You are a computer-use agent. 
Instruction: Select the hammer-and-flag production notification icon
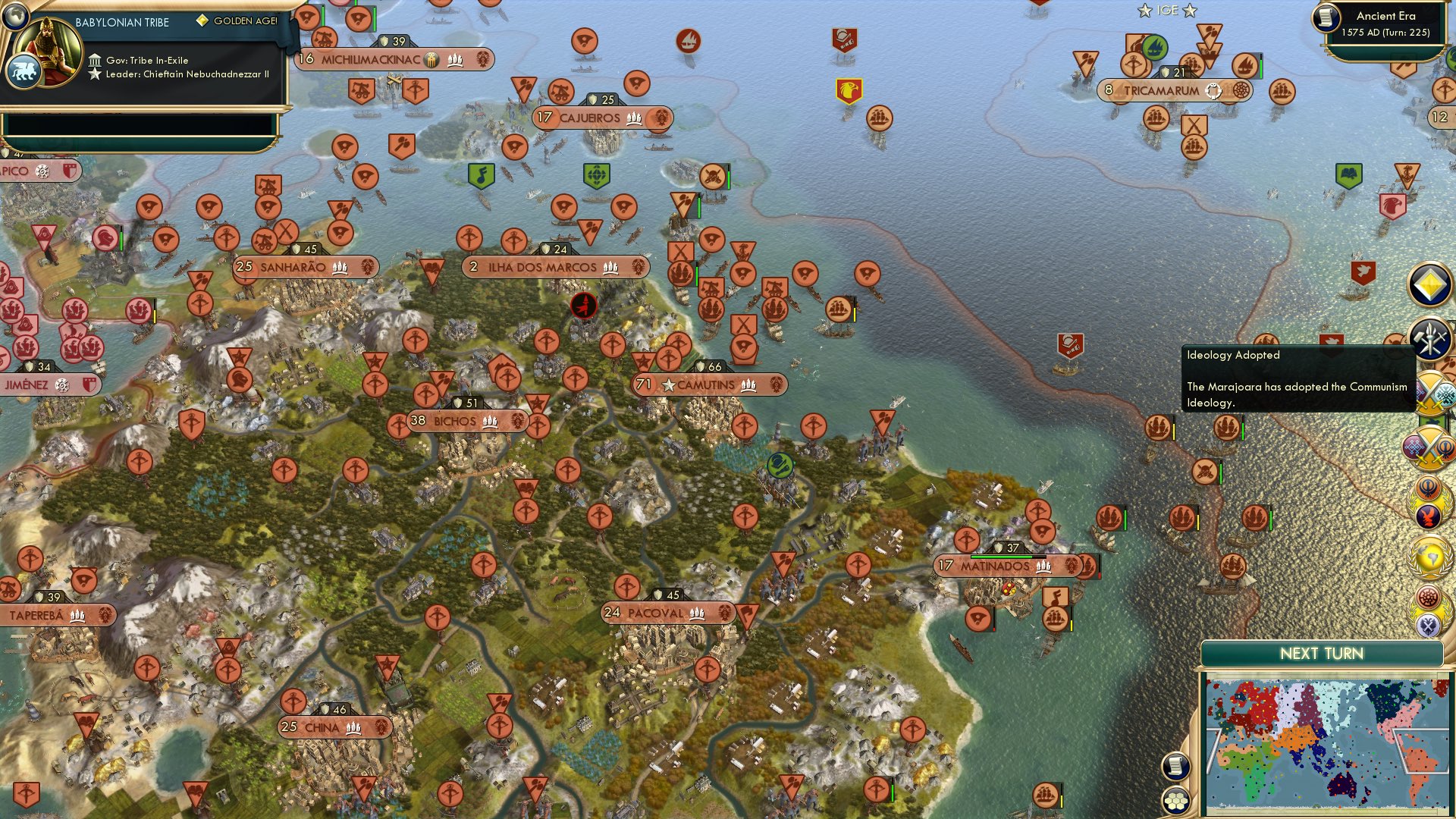click(x=1429, y=340)
